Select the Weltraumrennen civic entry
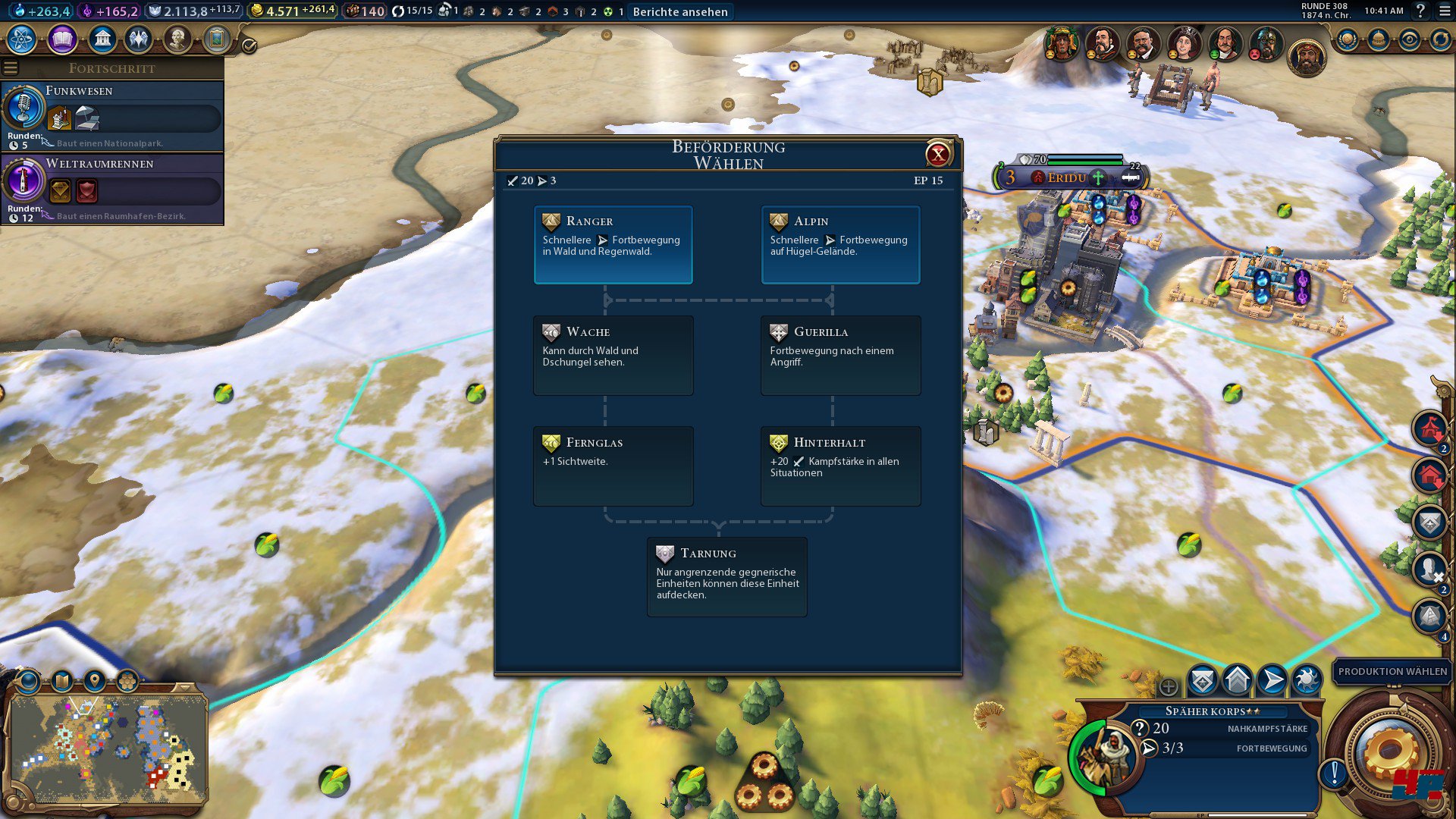The width and height of the screenshot is (1456, 819). click(x=114, y=189)
